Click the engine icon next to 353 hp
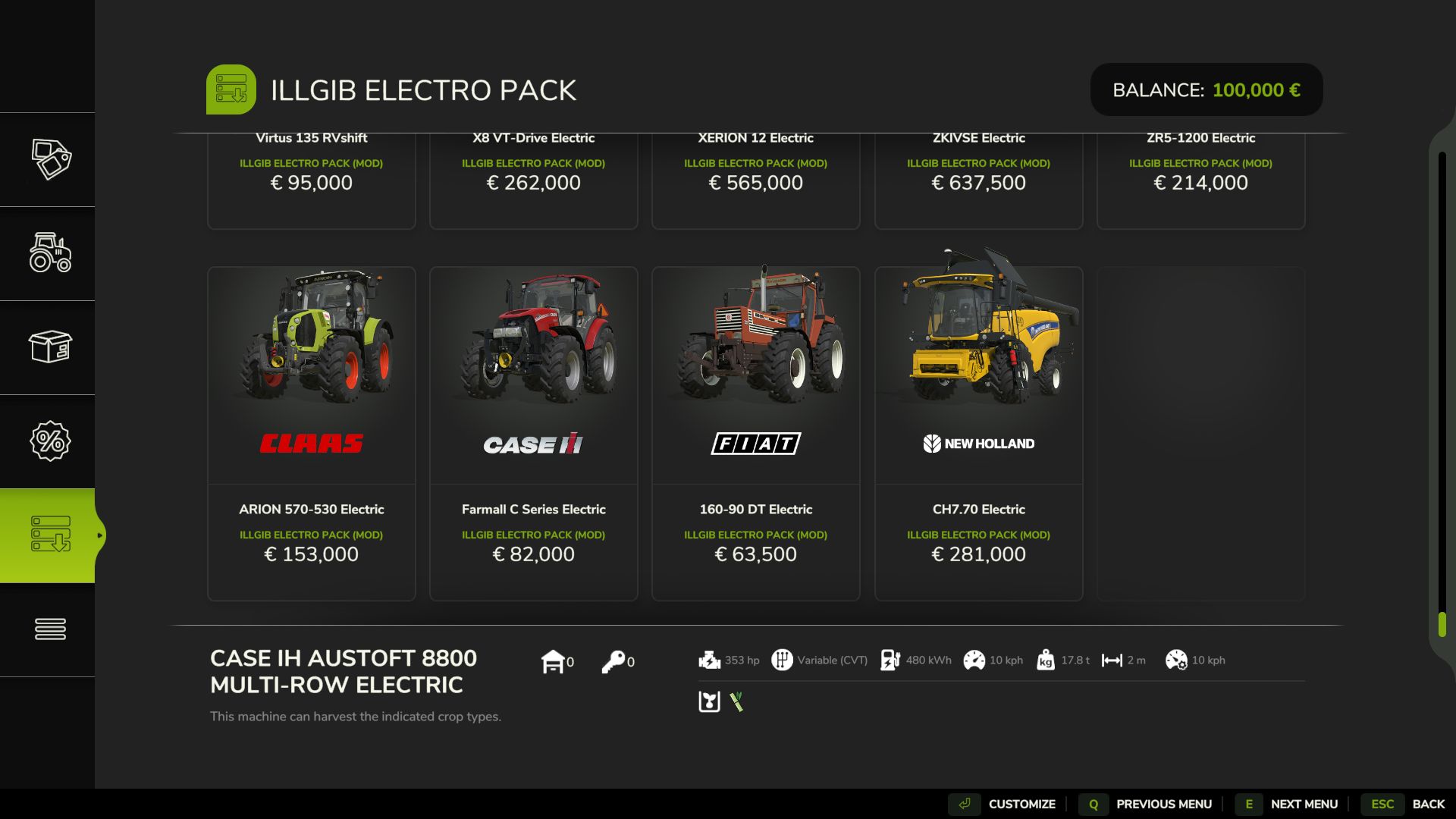1456x819 pixels. pos(710,660)
